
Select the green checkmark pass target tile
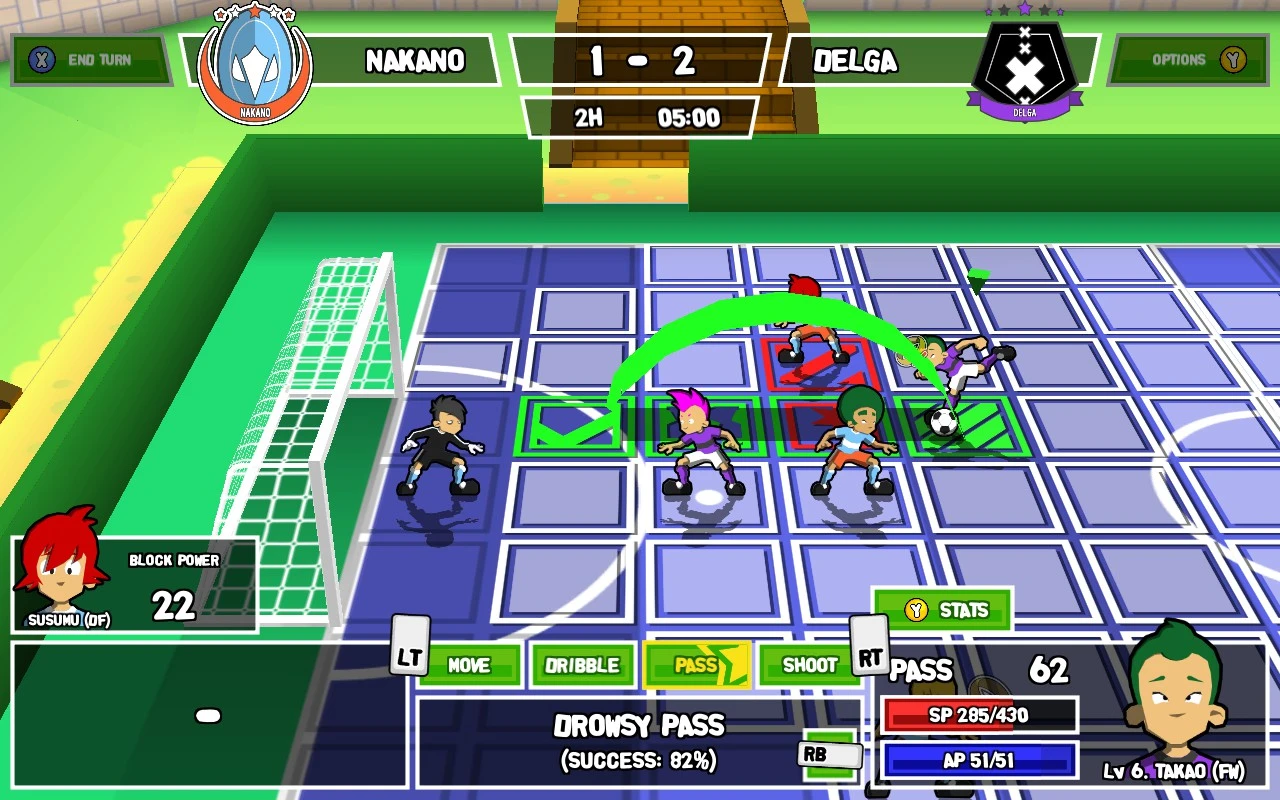(x=573, y=428)
